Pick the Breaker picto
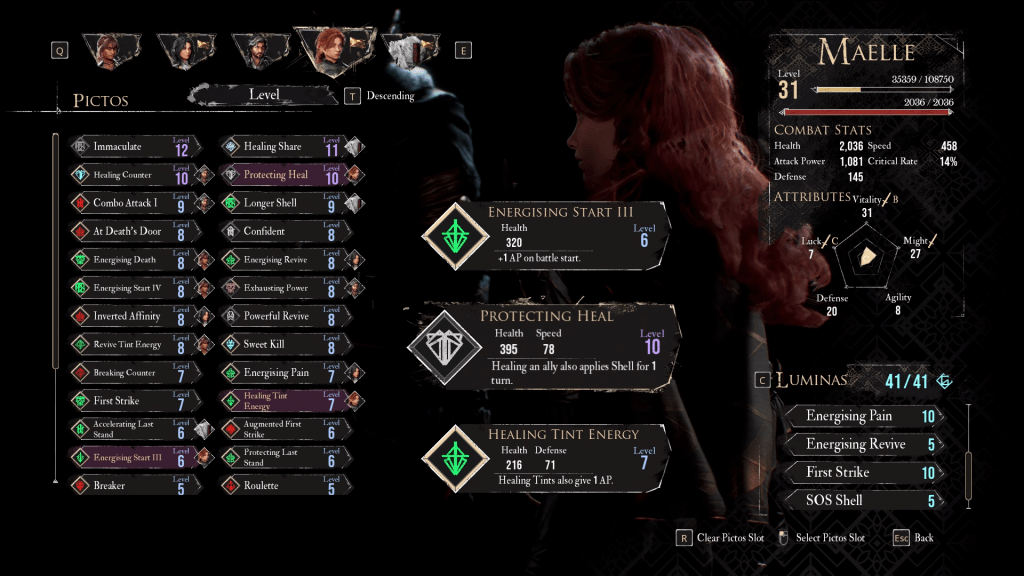 [x=130, y=486]
